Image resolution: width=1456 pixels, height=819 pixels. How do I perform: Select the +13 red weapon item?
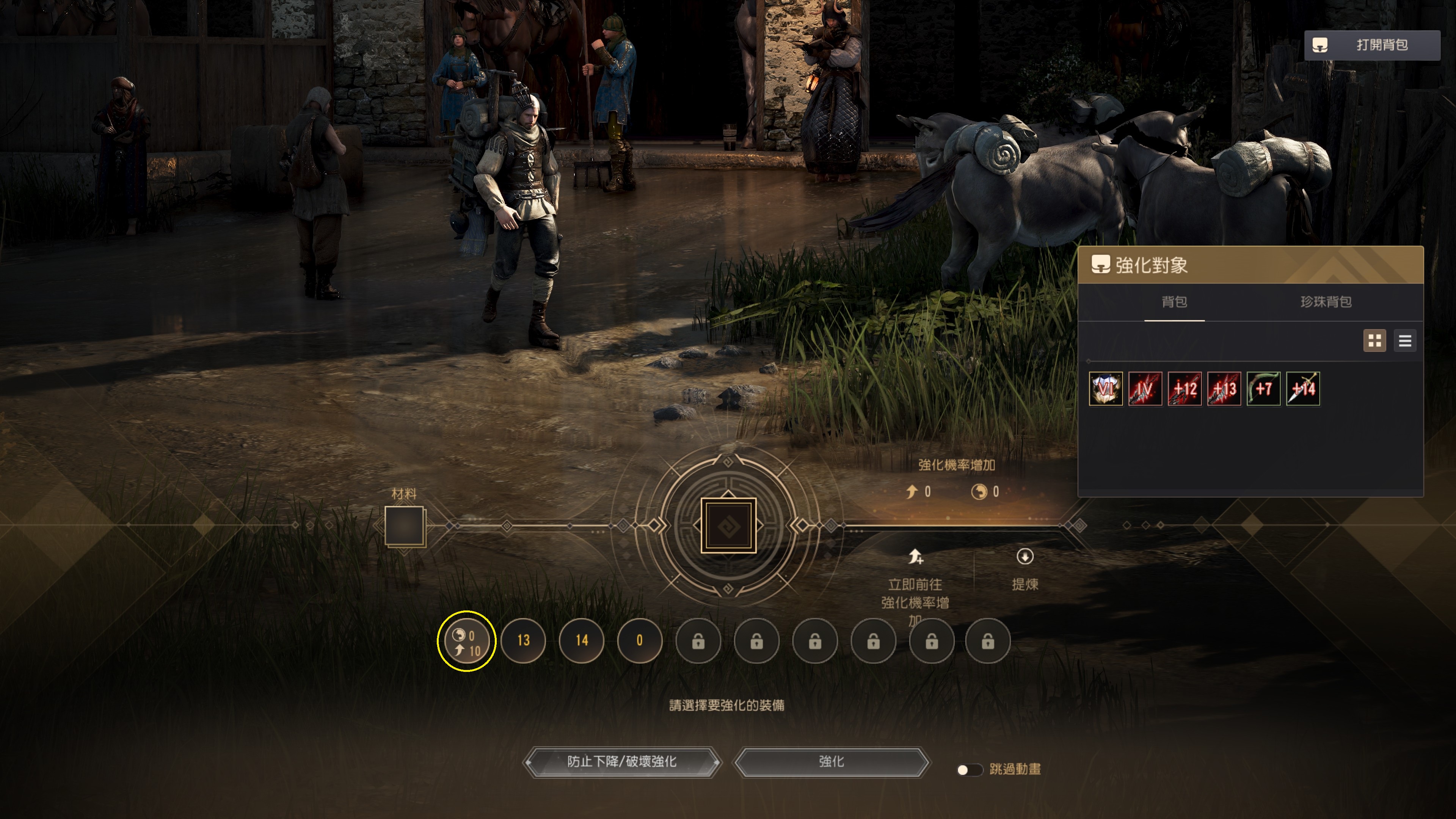click(x=1224, y=389)
